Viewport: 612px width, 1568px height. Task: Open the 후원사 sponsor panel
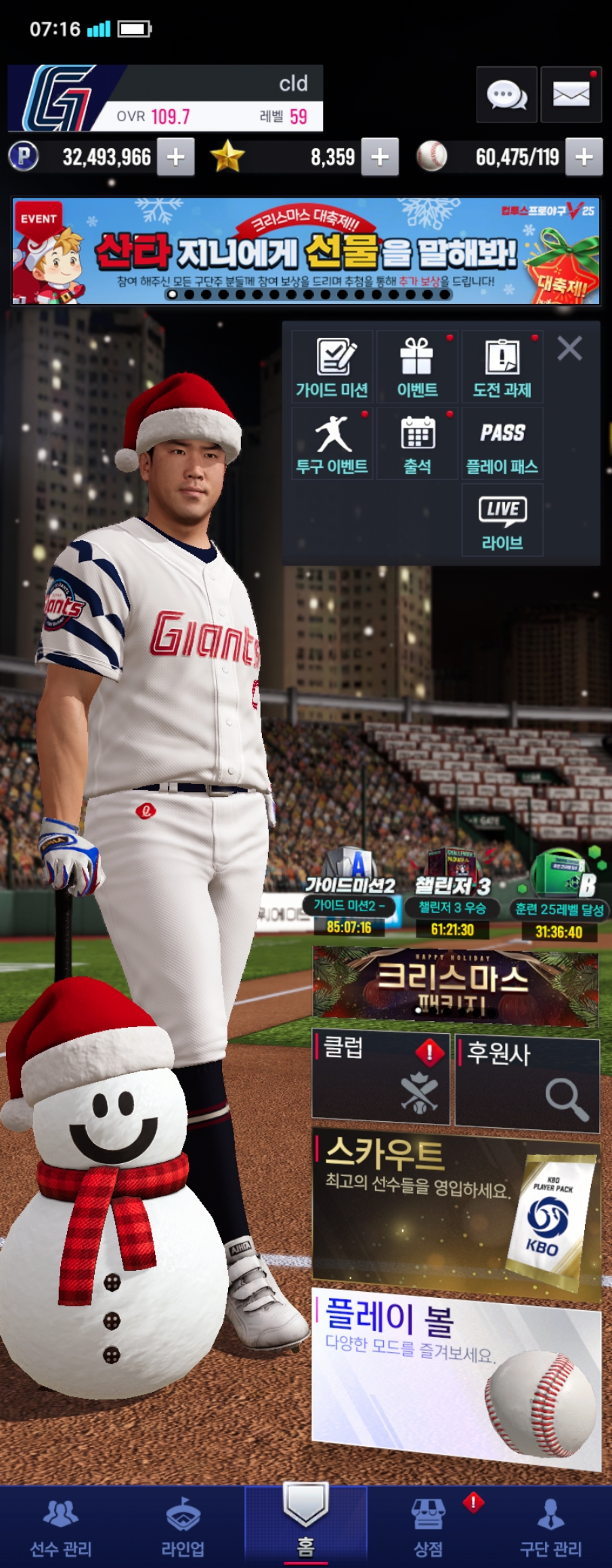click(527, 1083)
